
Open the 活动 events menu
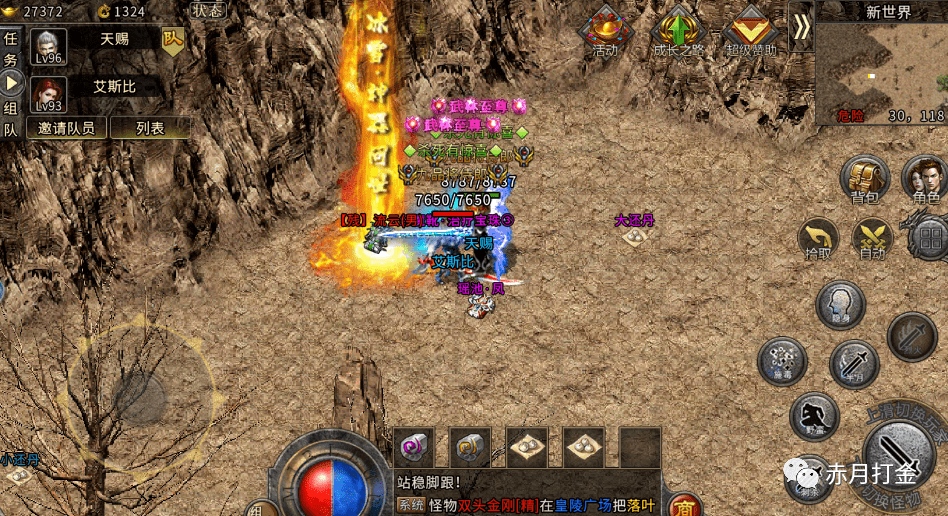605,30
